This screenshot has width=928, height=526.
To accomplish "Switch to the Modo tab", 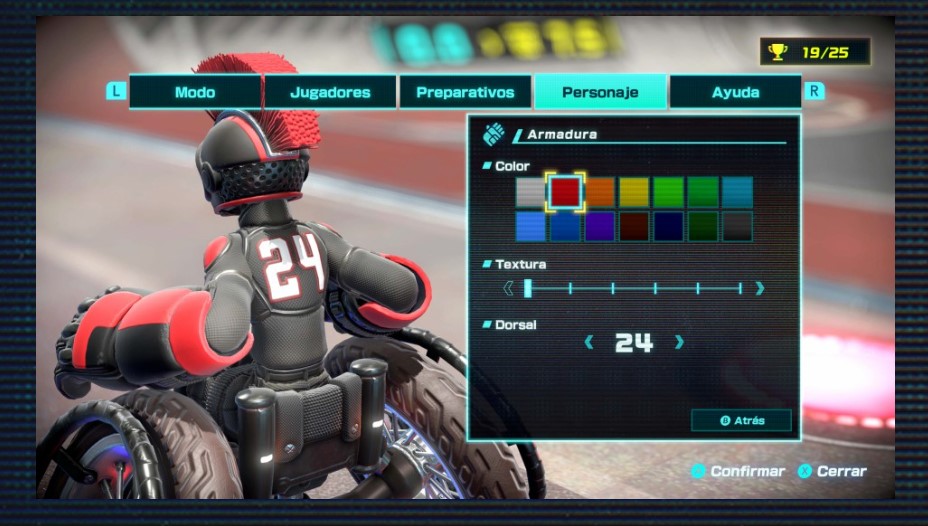I will [x=195, y=92].
